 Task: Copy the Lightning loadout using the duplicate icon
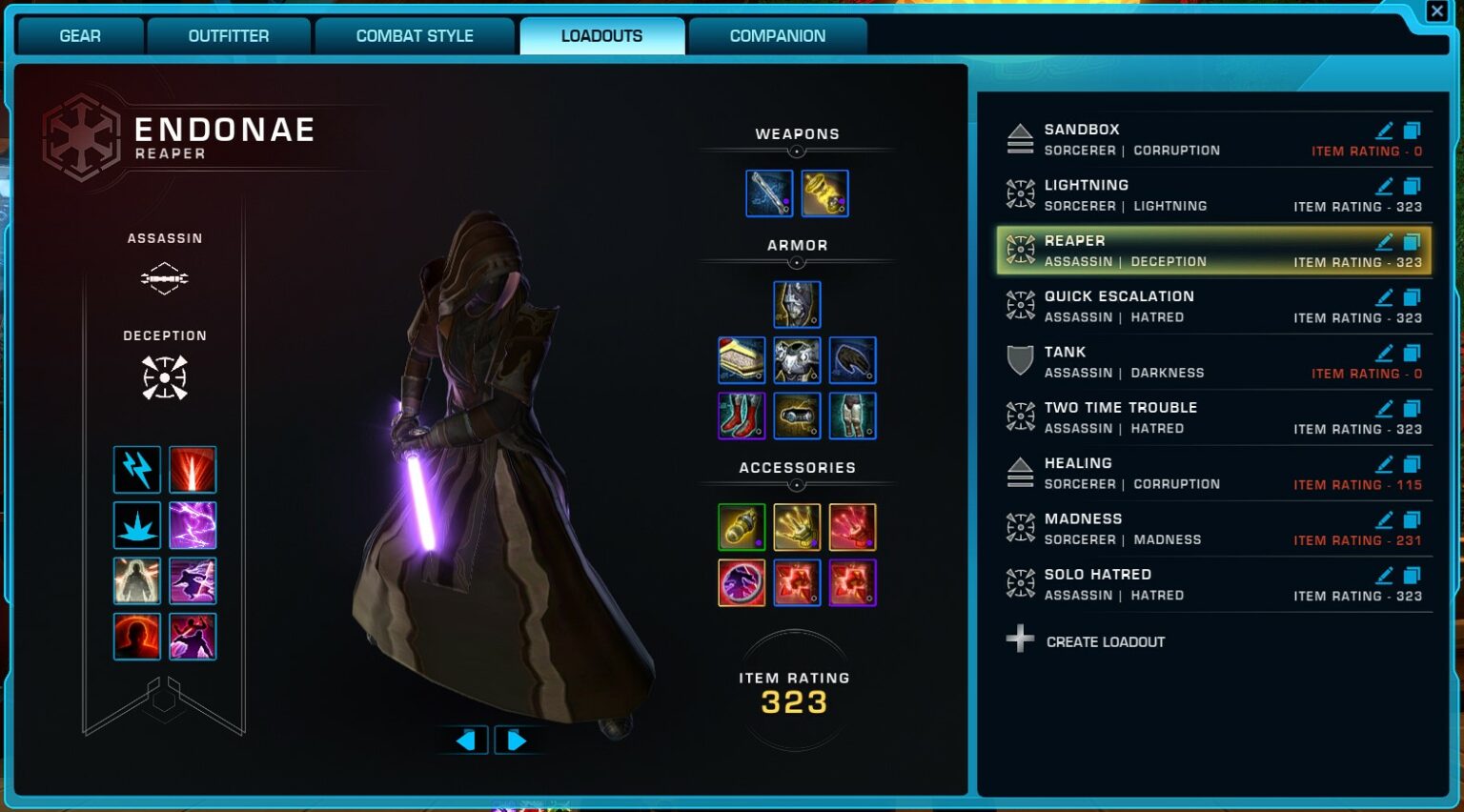(1412, 186)
